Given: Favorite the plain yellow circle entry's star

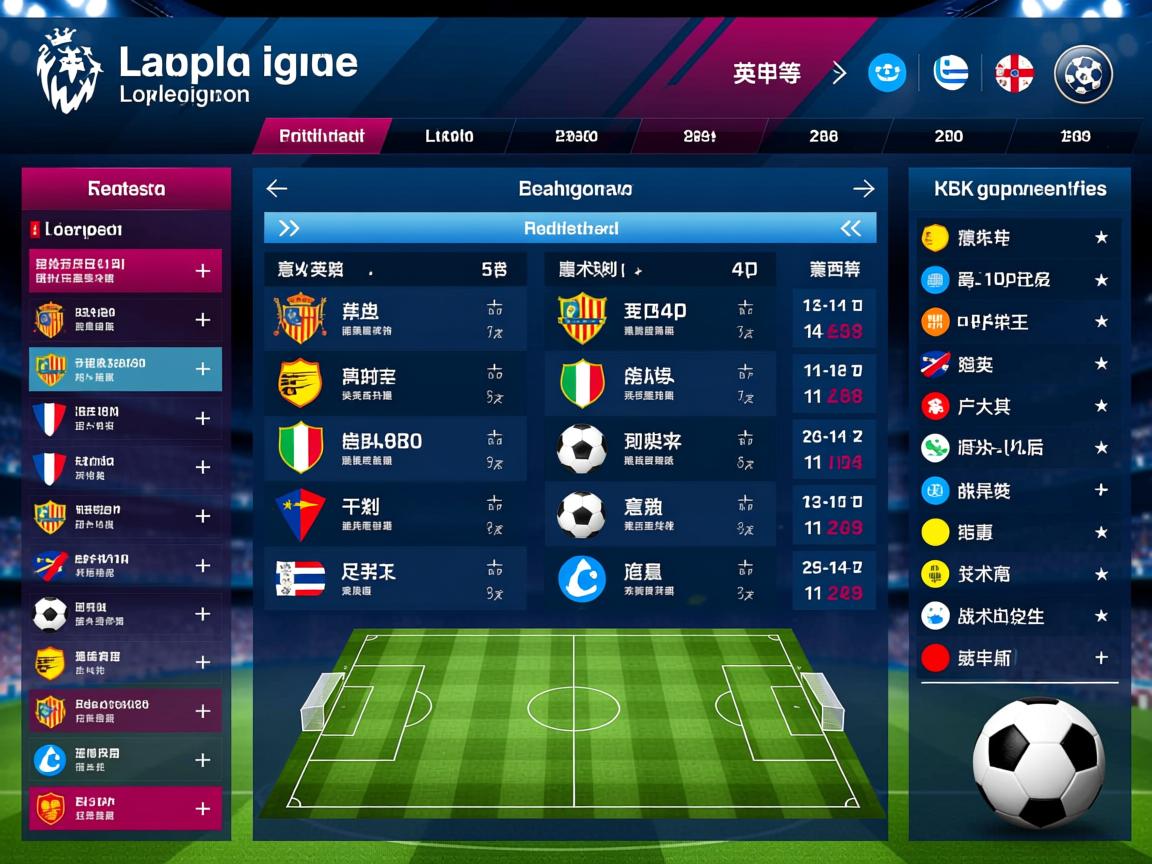Looking at the screenshot, I should 1101,533.
